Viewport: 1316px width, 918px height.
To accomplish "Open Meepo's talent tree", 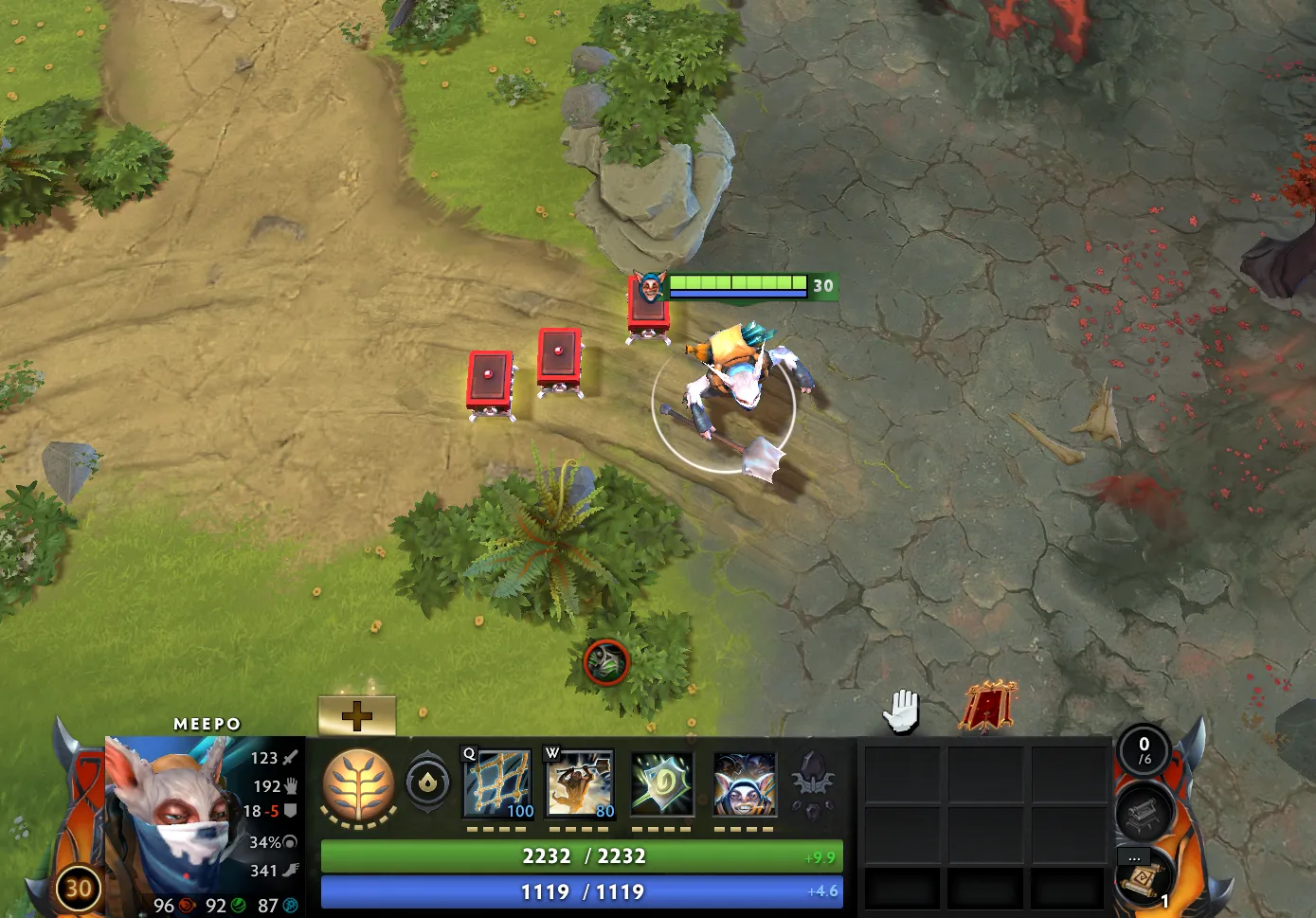I will point(361,784).
